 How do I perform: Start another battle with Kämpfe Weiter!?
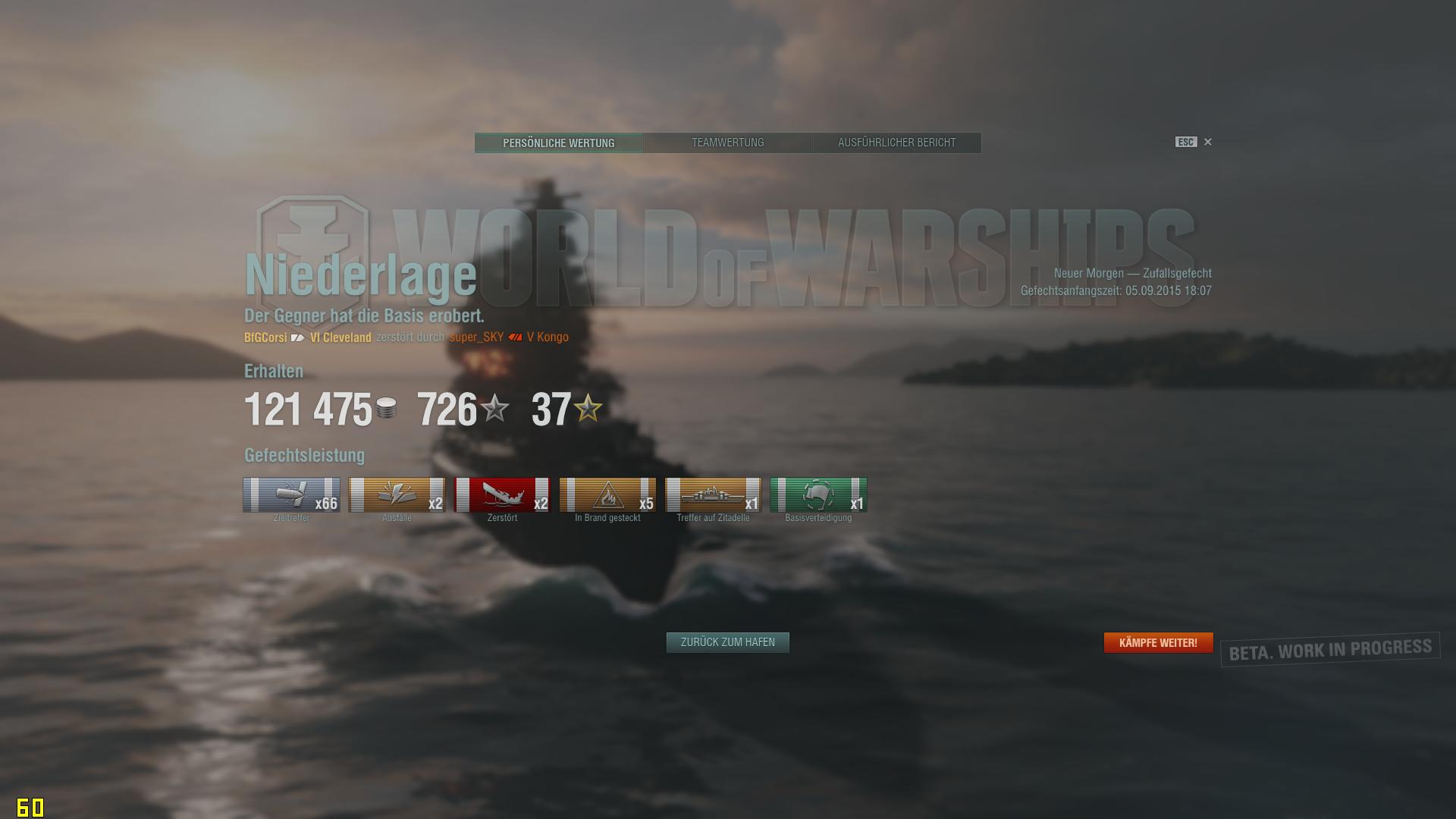click(x=1158, y=642)
